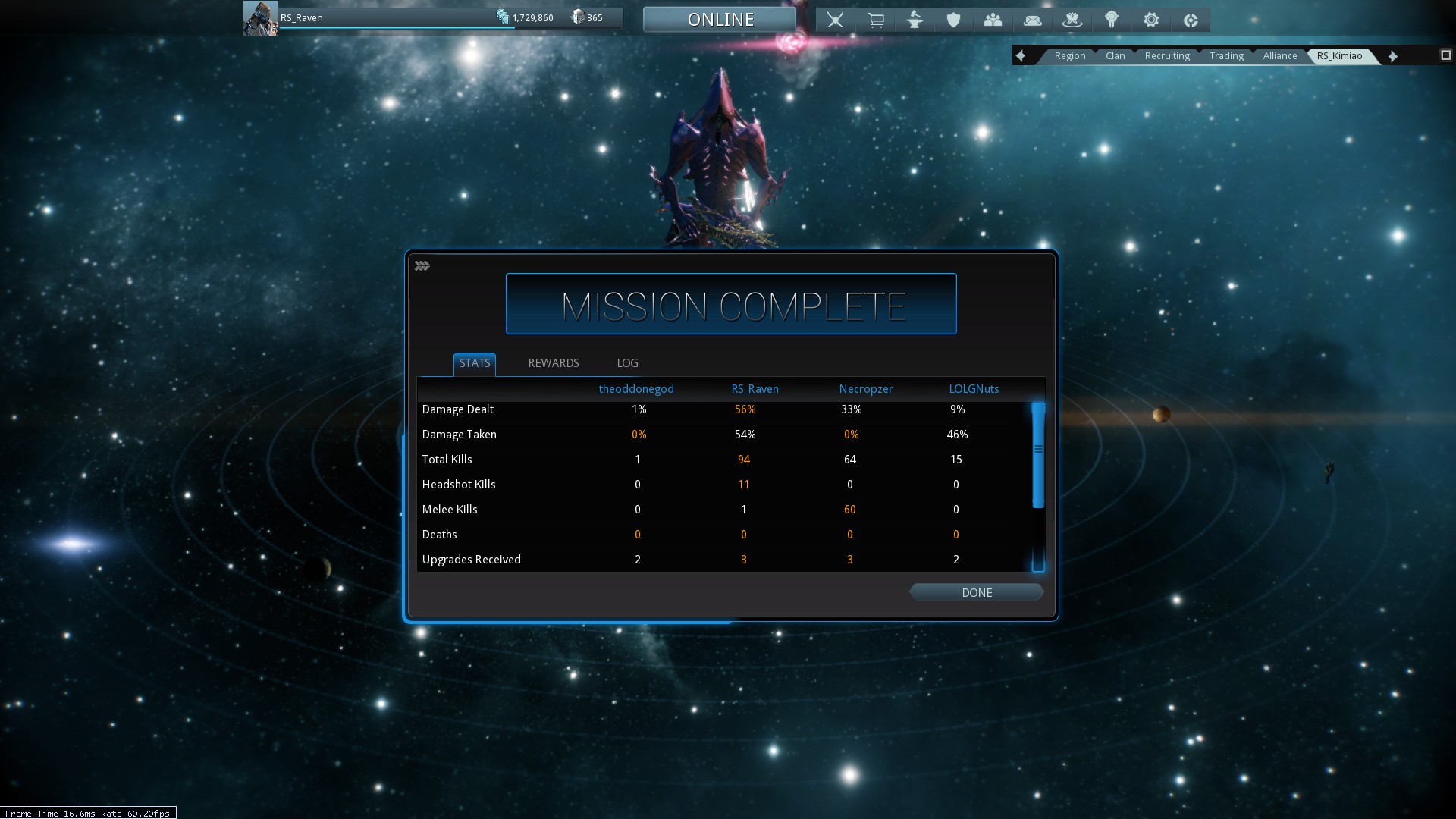Screen dimensions: 1456x819
Task: Open the Trading chat tab
Action: click(x=1226, y=56)
